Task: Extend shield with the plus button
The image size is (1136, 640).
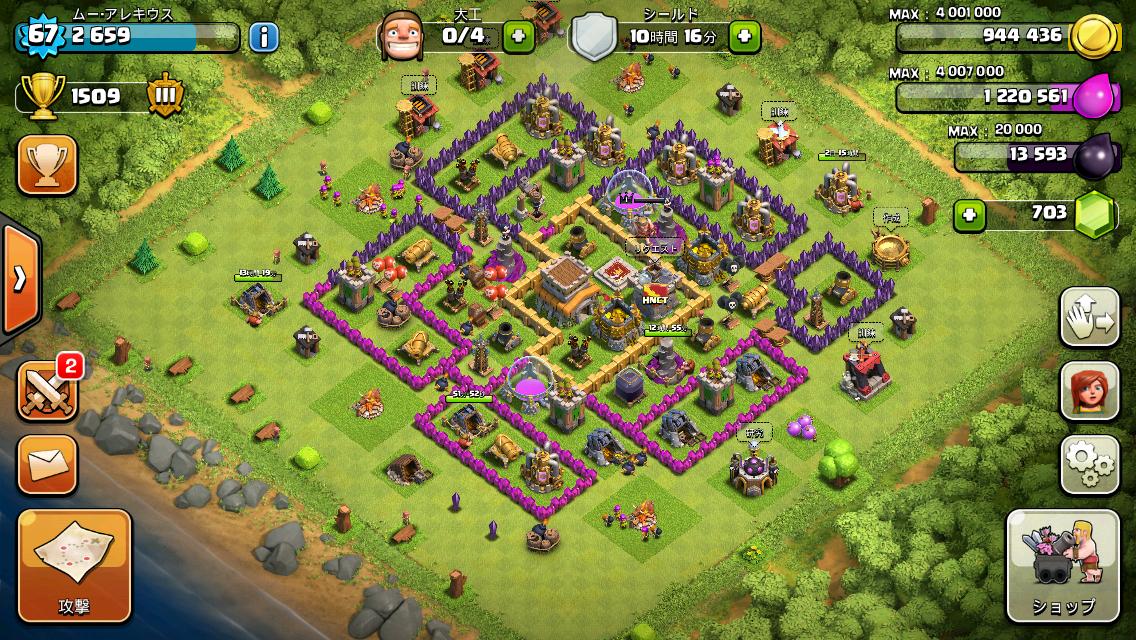Action: coord(744,37)
